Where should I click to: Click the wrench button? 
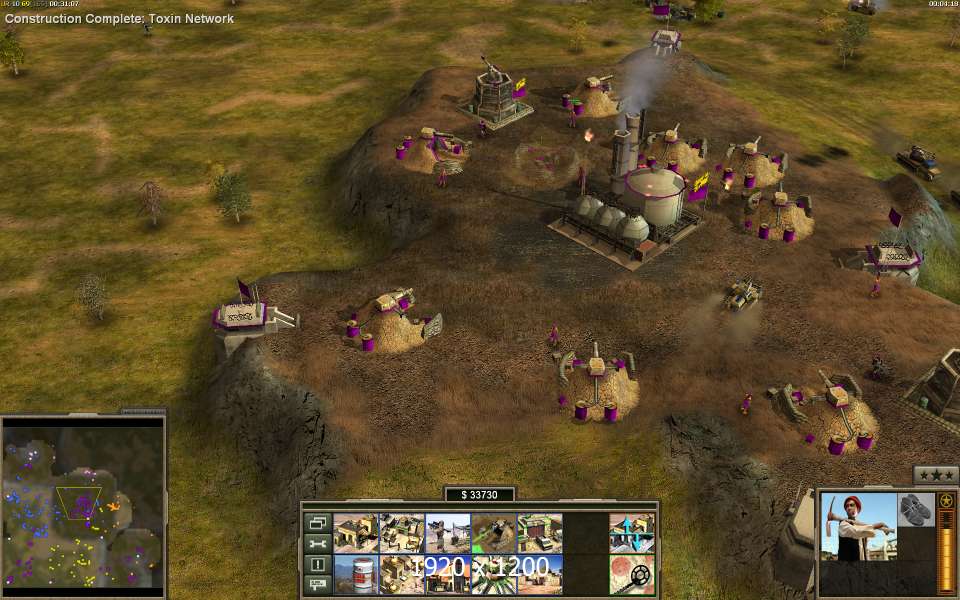pyautogui.click(x=318, y=544)
